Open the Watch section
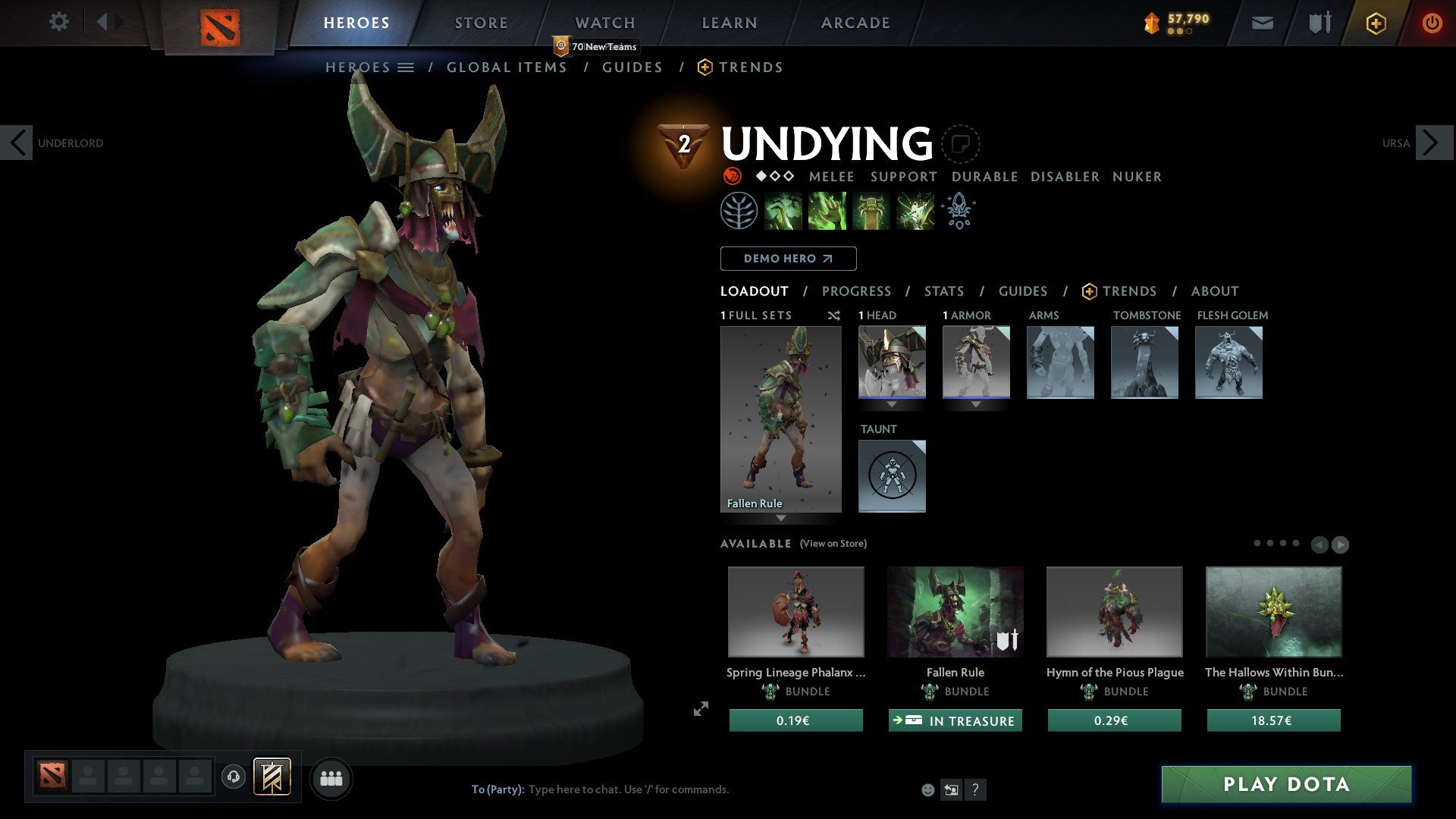The width and height of the screenshot is (1456, 819). pyautogui.click(x=604, y=23)
